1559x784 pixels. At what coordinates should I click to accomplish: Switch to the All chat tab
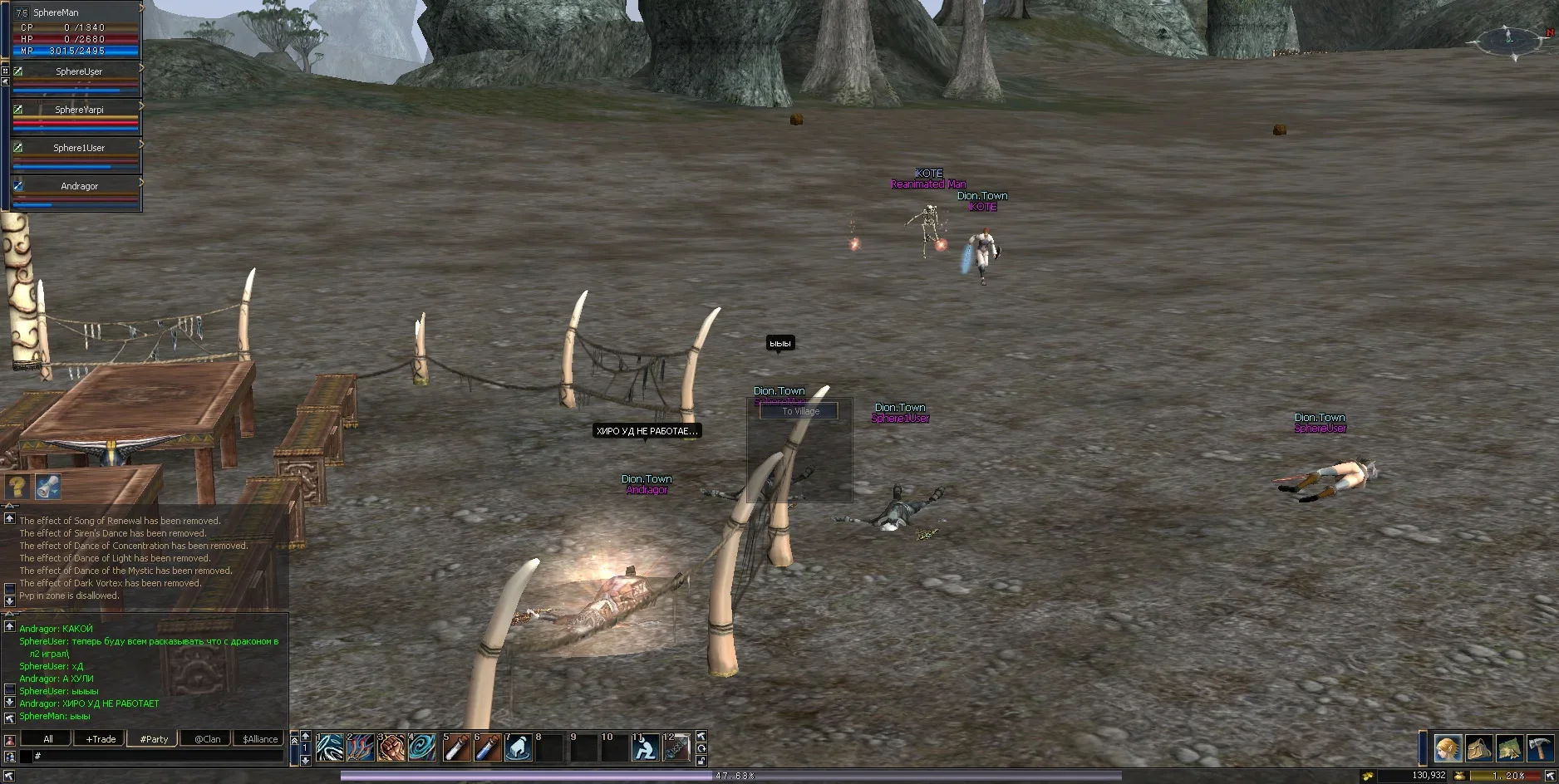(48, 738)
